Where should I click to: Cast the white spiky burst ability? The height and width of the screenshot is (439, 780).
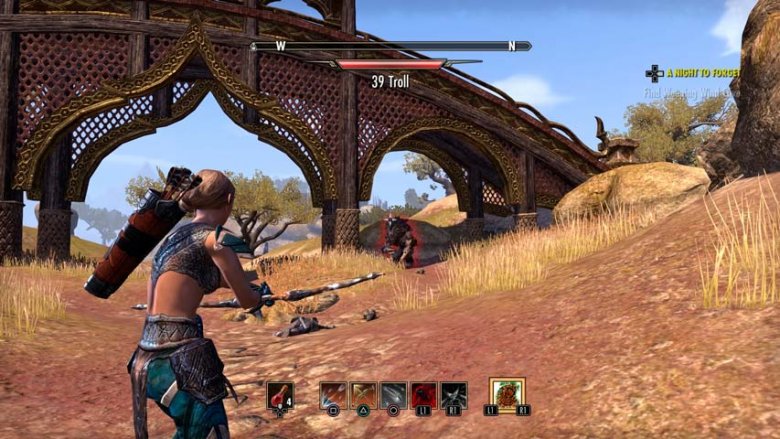point(454,395)
